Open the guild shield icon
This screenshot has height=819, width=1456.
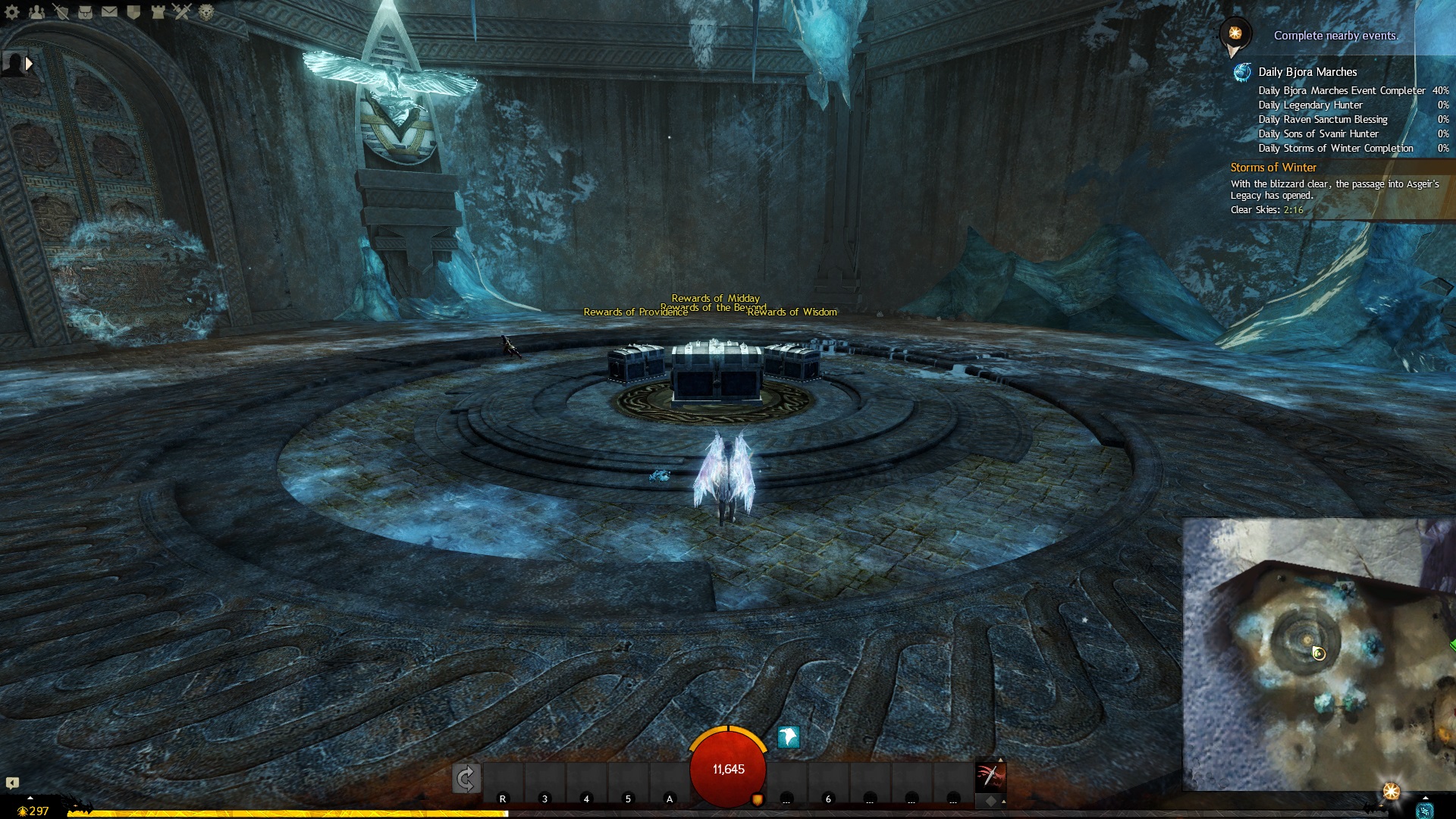click(x=133, y=11)
